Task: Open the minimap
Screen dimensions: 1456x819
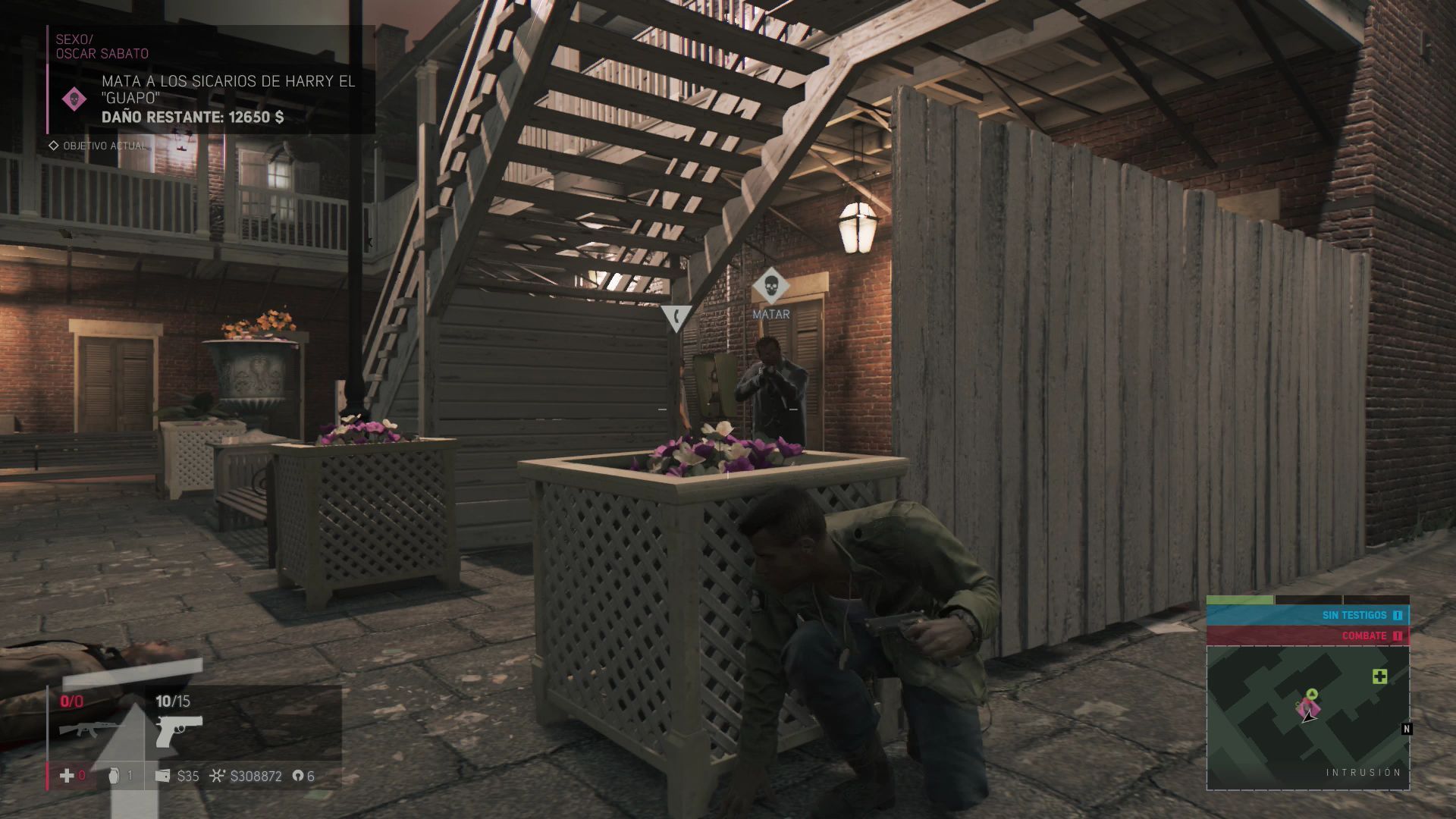Action: (x=1307, y=717)
